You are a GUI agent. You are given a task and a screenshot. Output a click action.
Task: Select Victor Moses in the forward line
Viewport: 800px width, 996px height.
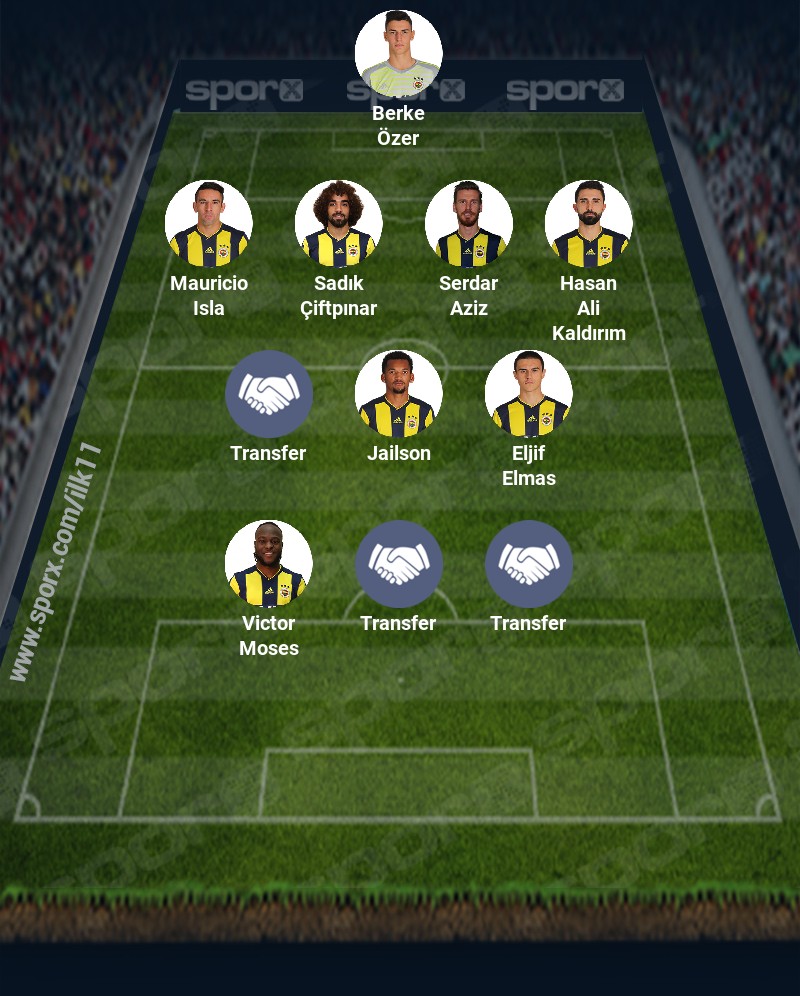pos(268,564)
